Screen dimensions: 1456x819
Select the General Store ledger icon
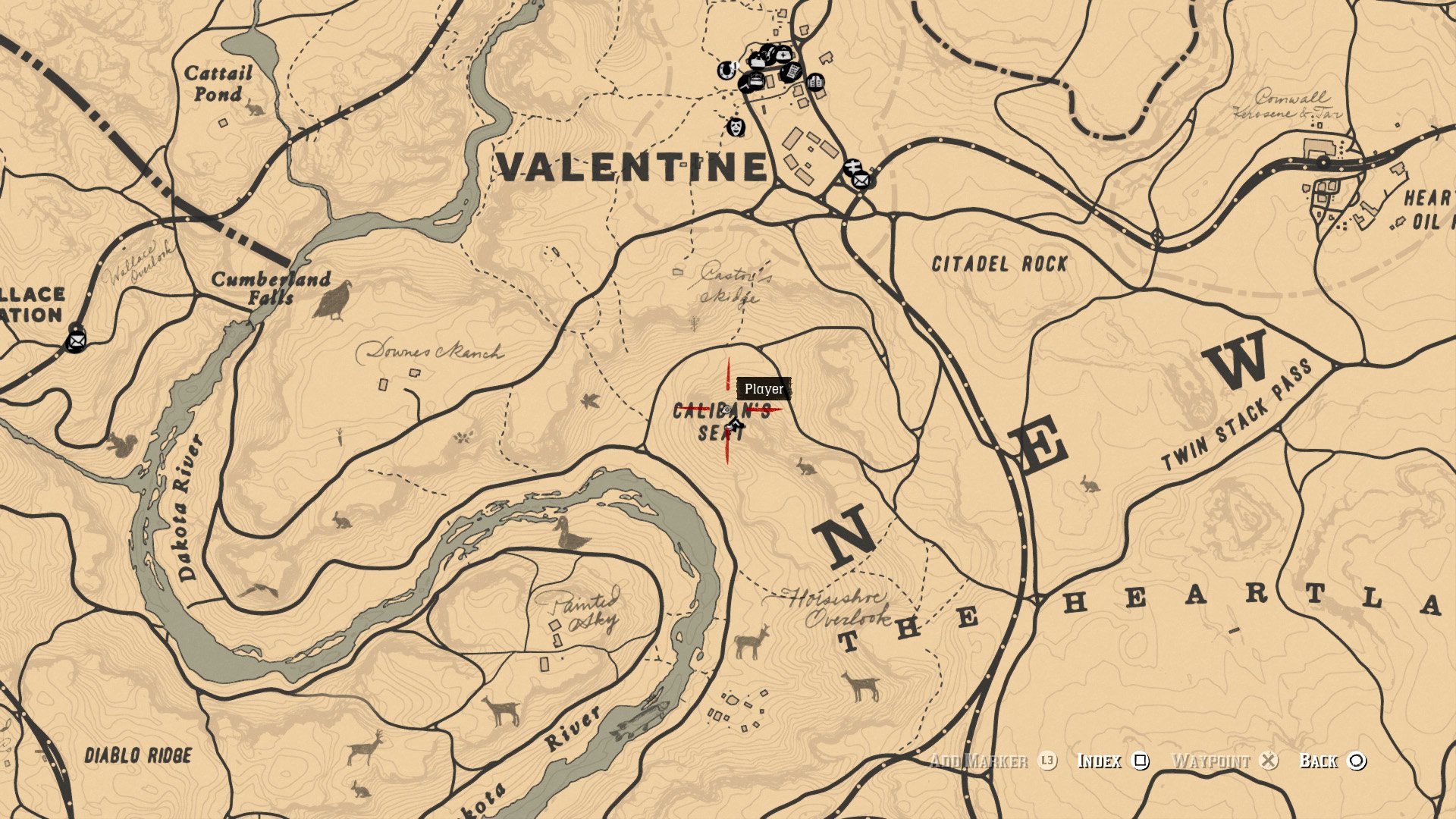click(791, 73)
